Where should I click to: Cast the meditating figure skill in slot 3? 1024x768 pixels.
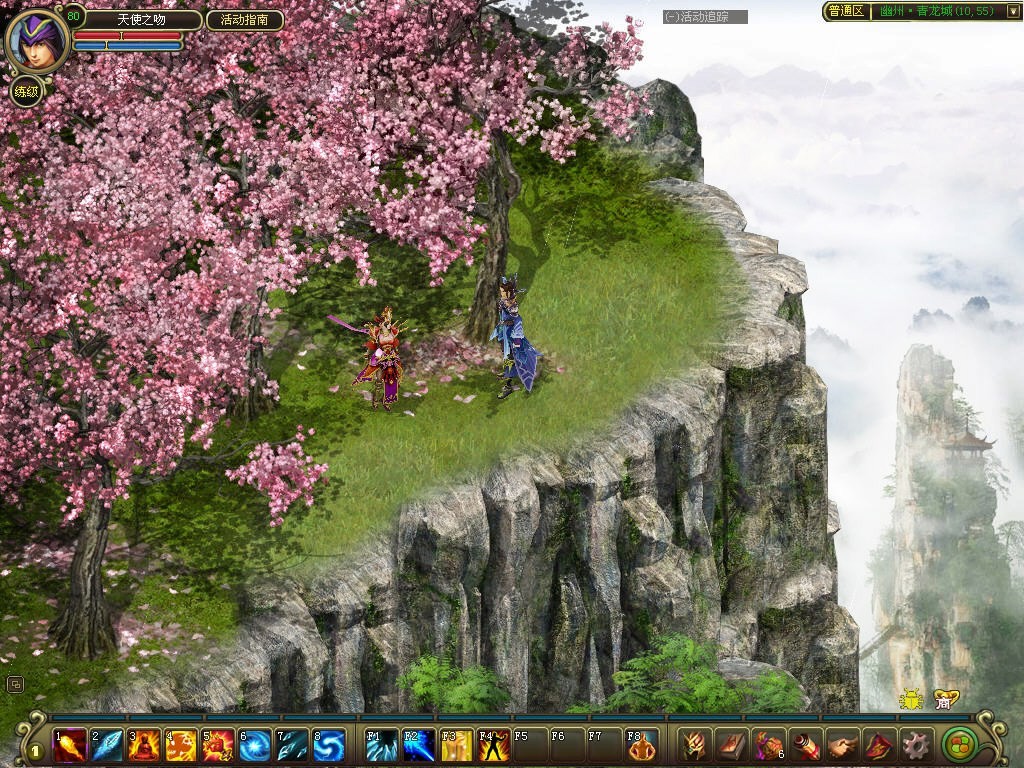(x=144, y=745)
